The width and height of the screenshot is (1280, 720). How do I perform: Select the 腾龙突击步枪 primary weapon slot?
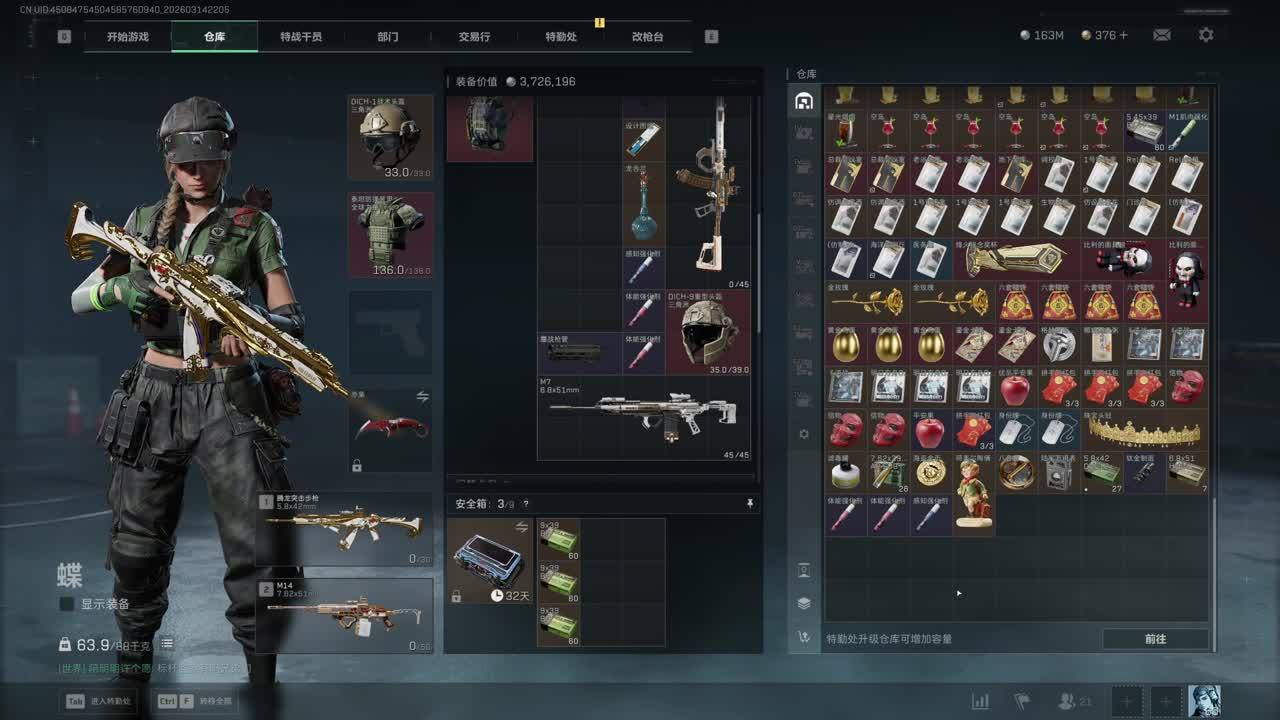345,529
